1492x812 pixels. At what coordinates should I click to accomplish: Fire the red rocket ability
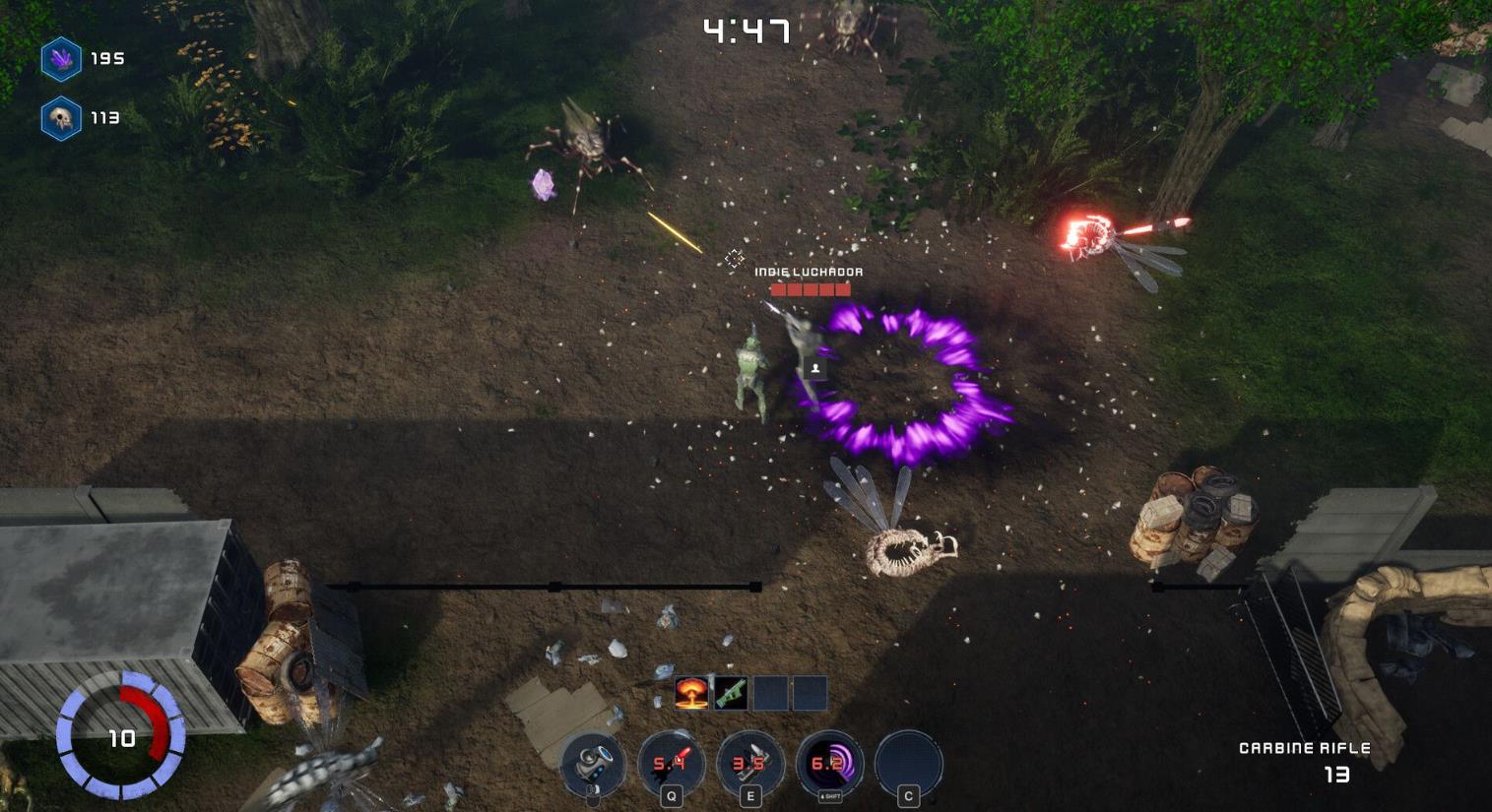coord(671,763)
